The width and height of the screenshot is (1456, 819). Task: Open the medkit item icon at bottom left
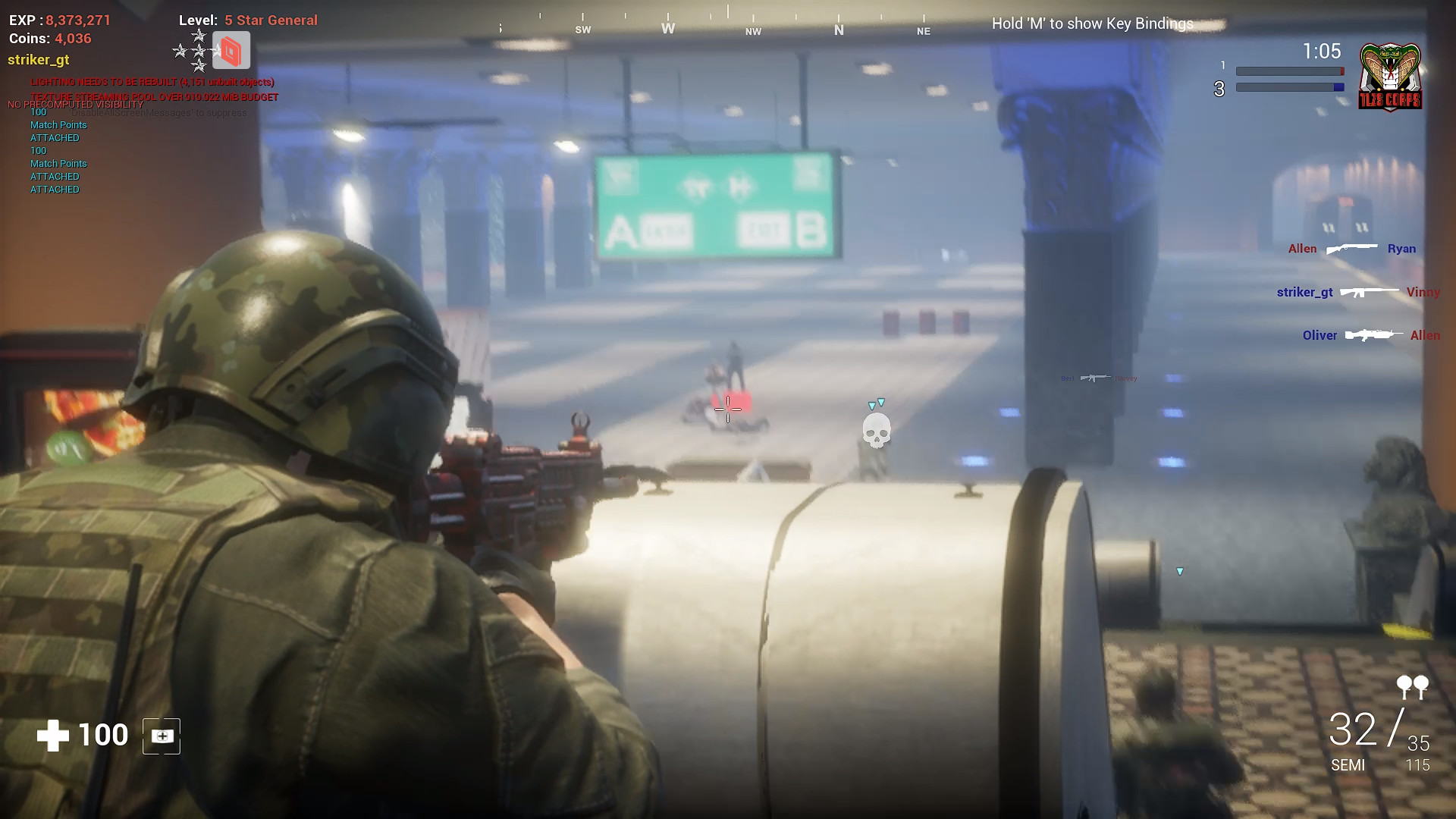click(162, 735)
